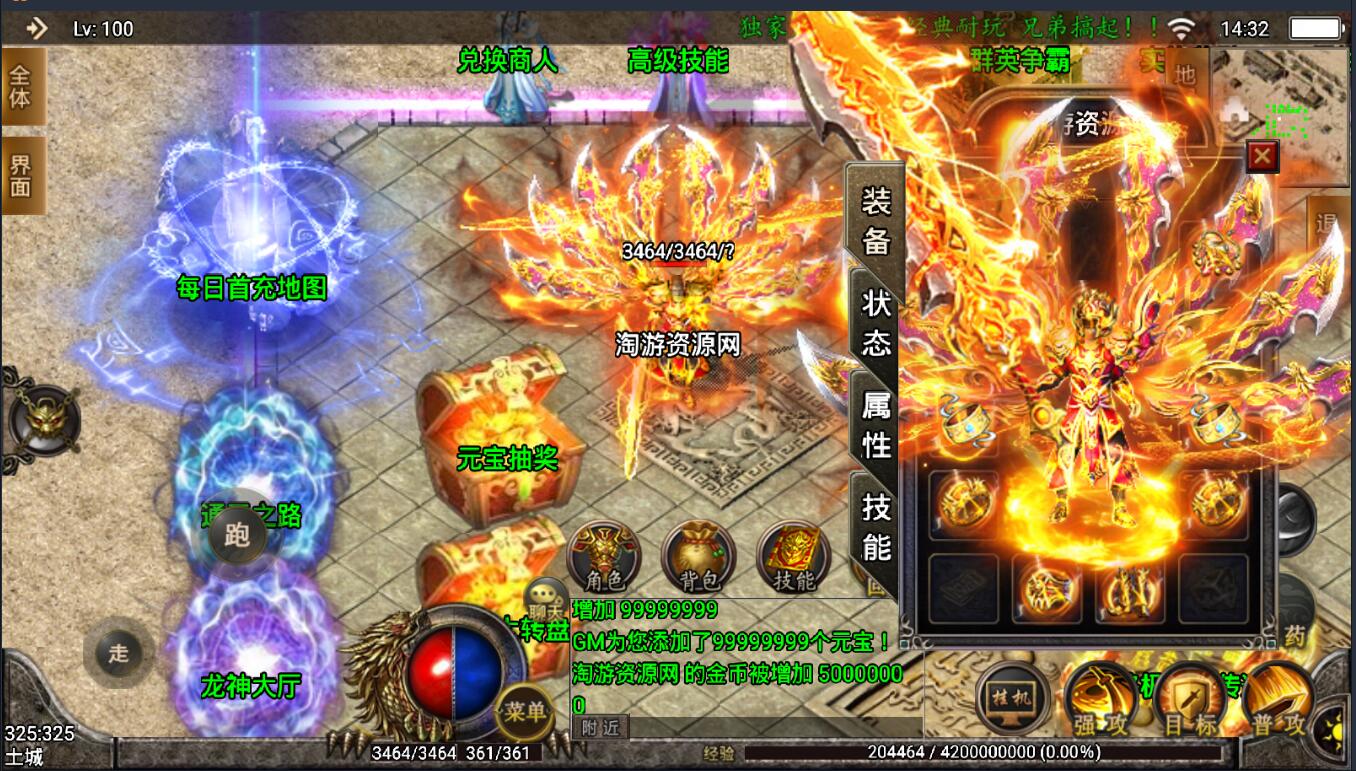Click the 全体 button on left edge
The image size is (1356, 771).
coord(22,86)
